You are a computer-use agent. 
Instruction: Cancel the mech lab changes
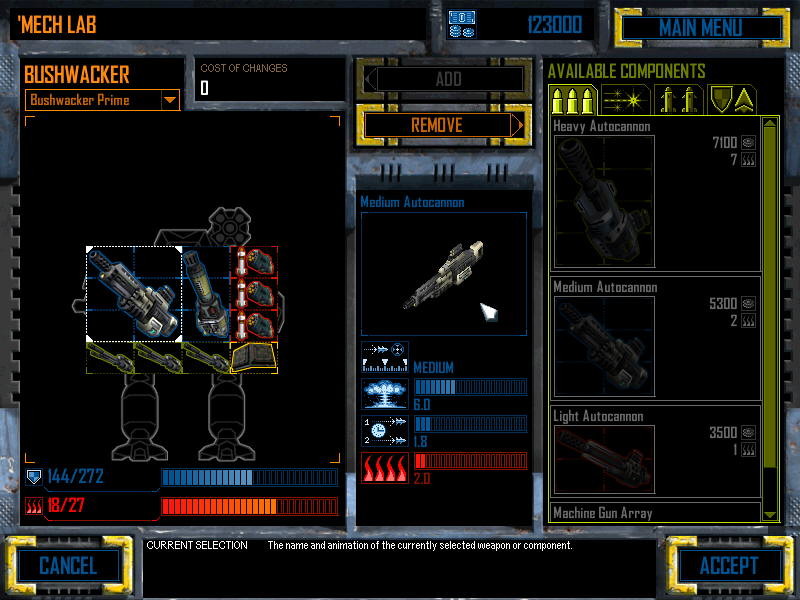point(67,566)
